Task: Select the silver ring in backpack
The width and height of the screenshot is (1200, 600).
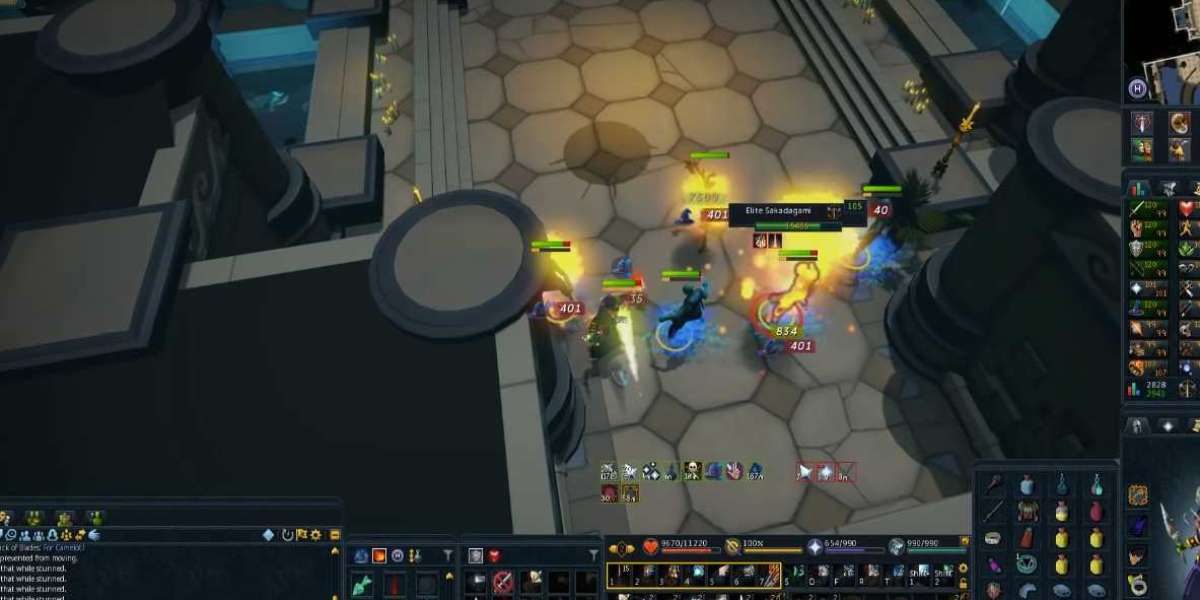Action: 992,539
